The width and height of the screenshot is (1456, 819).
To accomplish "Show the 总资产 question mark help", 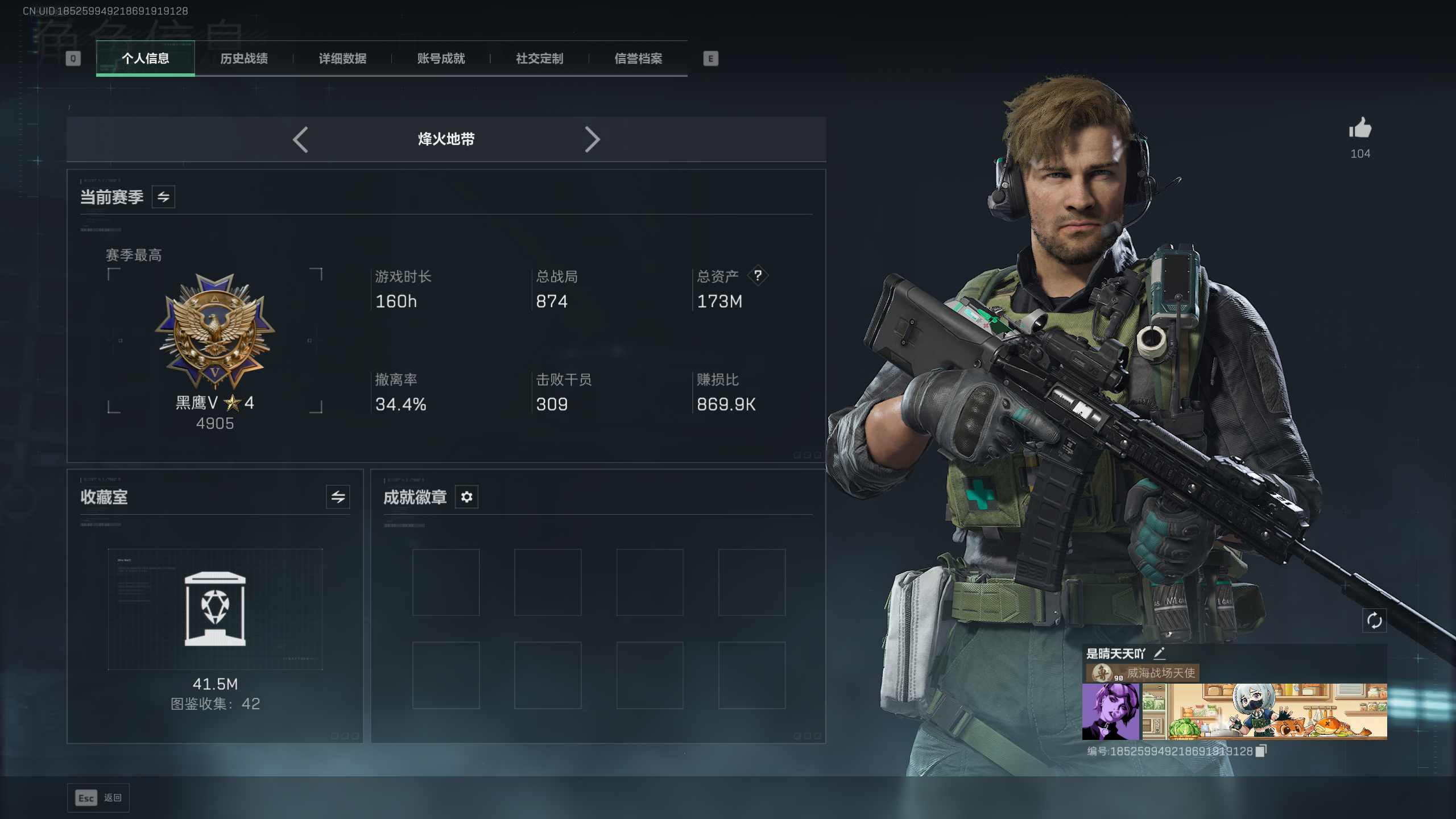I will click(x=758, y=276).
